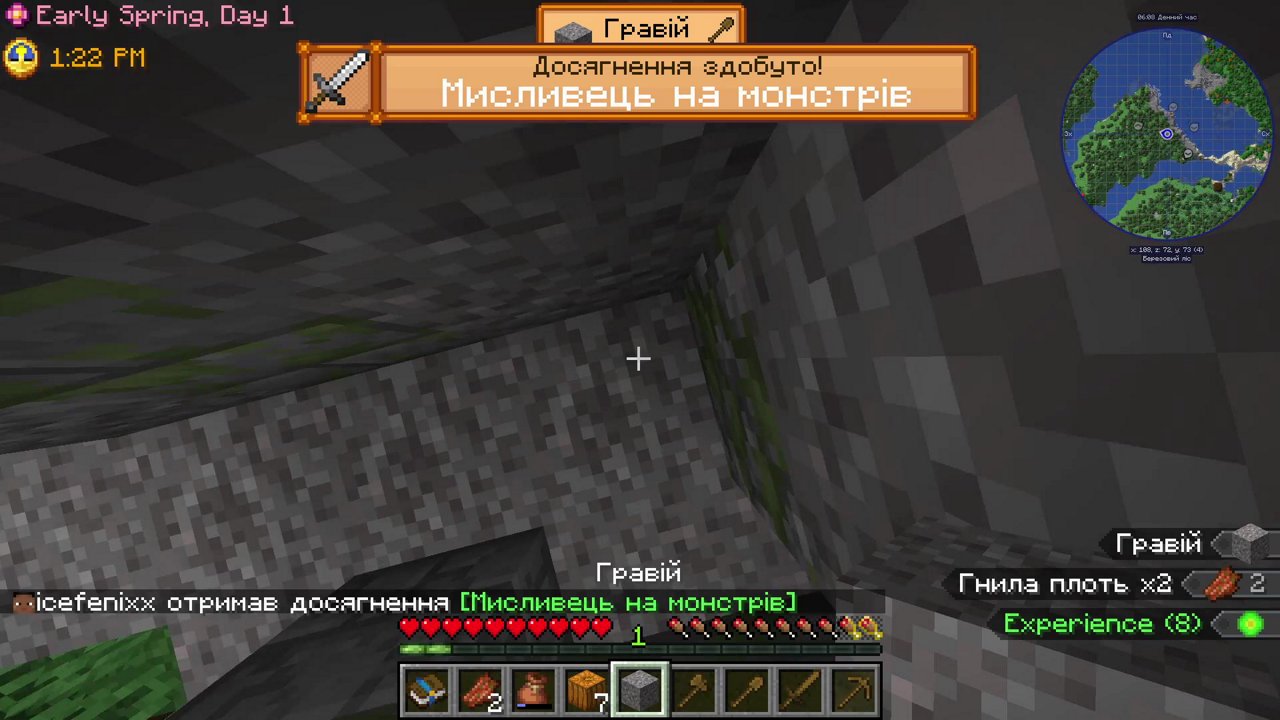
Task: Click the clock icon next to 1:22 PM
Action: click(20, 58)
